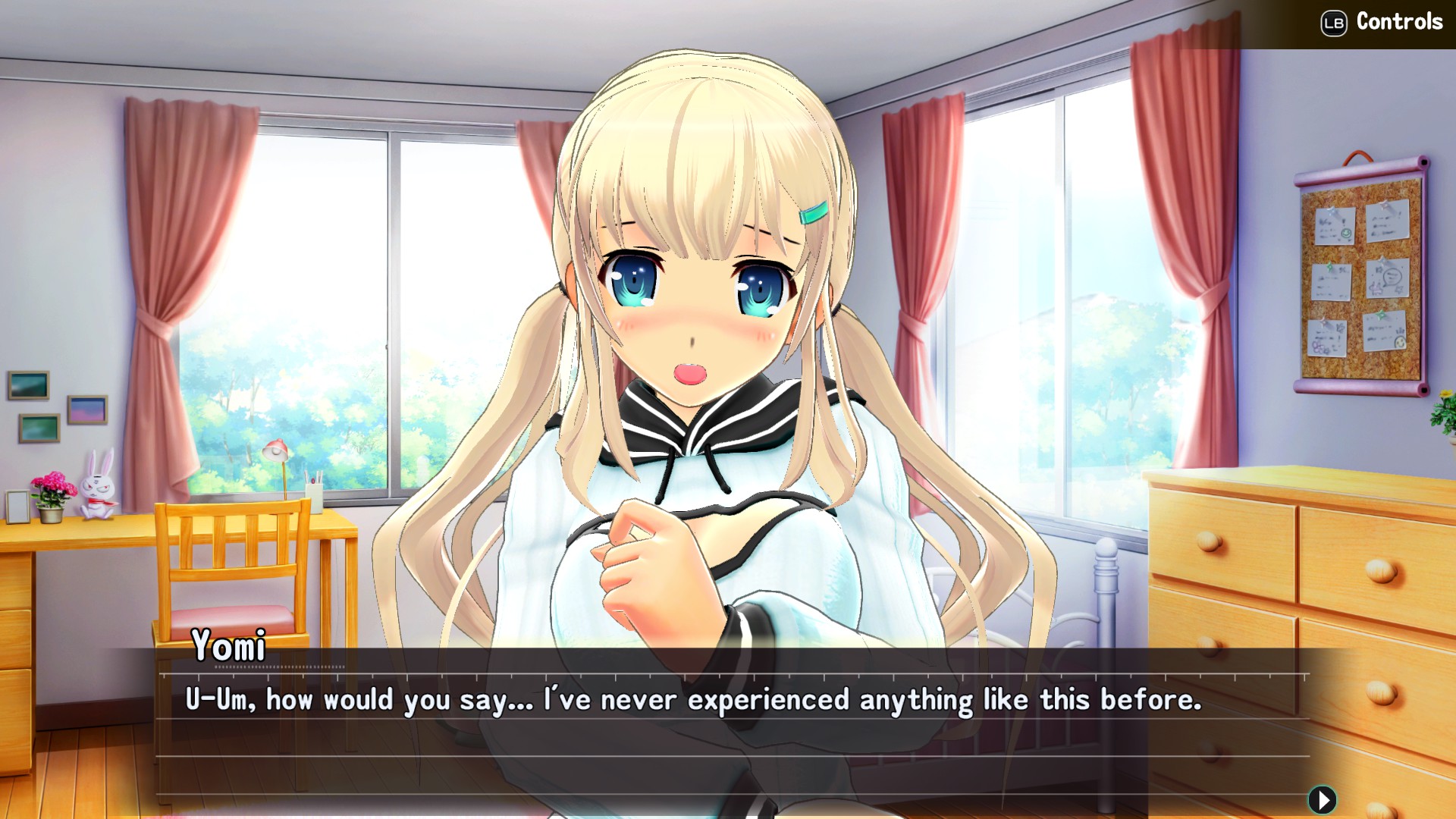Click the play triangle to advance dialogue

pyautogui.click(x=1321, y=799)
